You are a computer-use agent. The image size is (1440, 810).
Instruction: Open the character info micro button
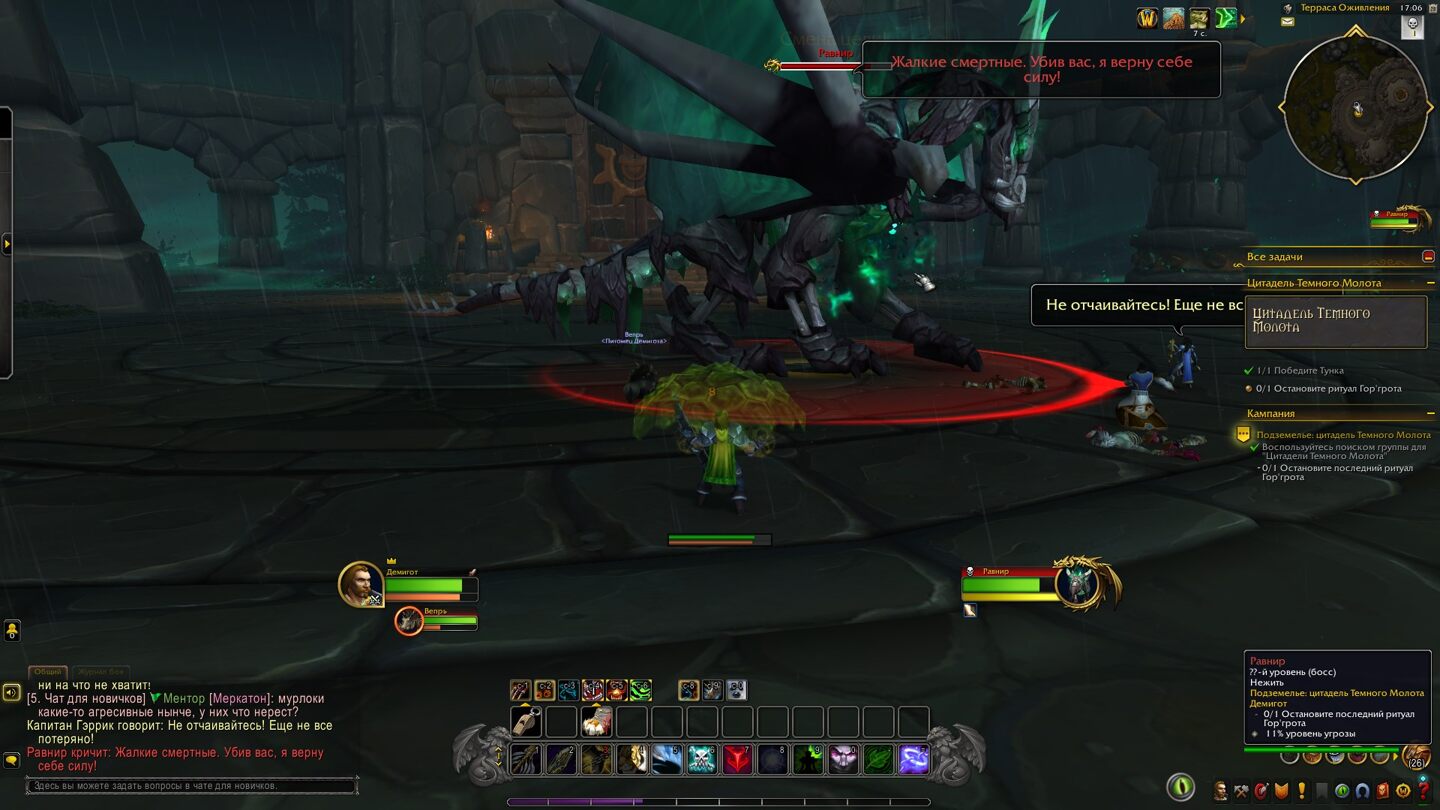click(1221, 791)
